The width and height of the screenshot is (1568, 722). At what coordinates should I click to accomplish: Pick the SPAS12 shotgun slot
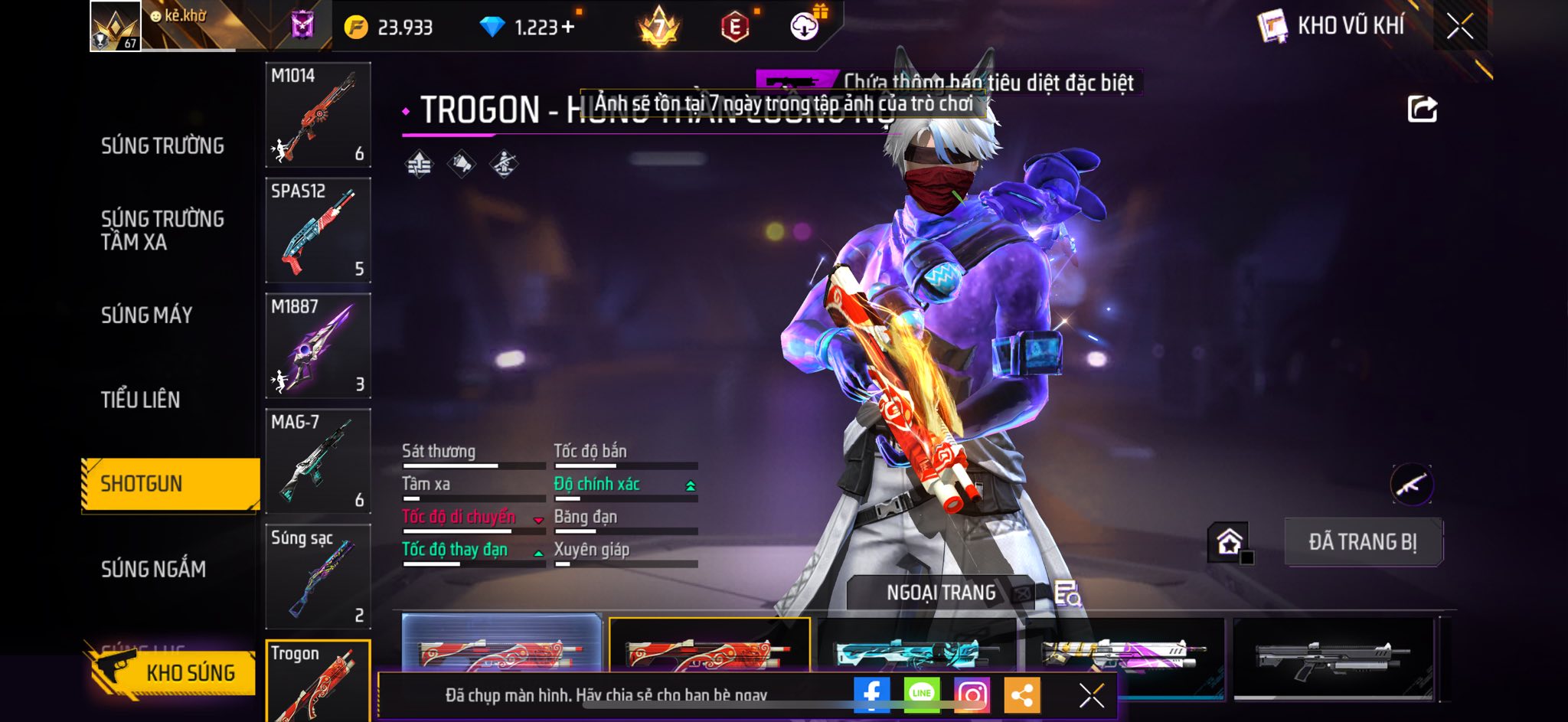pos(318,230)
